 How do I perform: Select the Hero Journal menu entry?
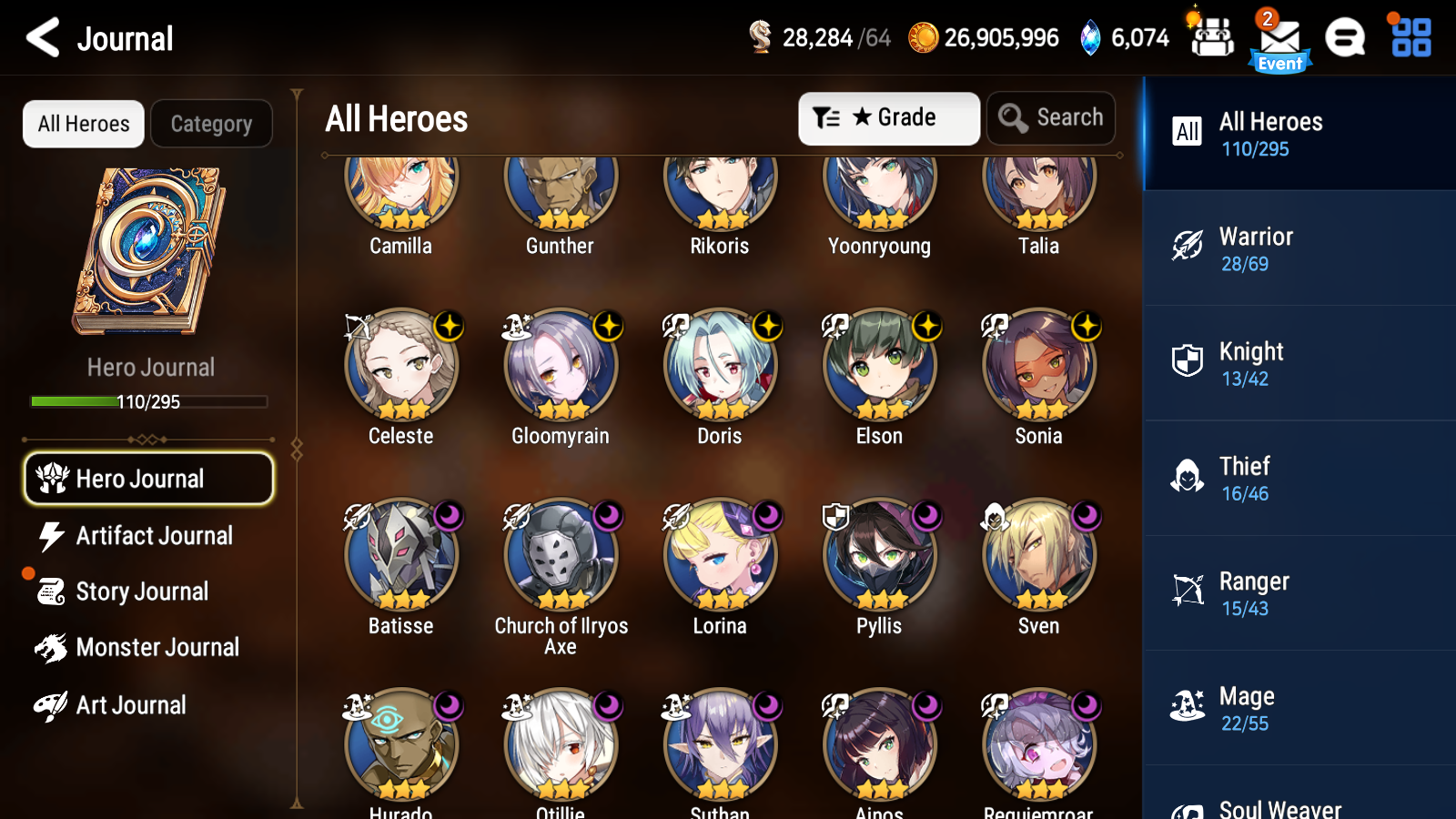tap(148, 478)
